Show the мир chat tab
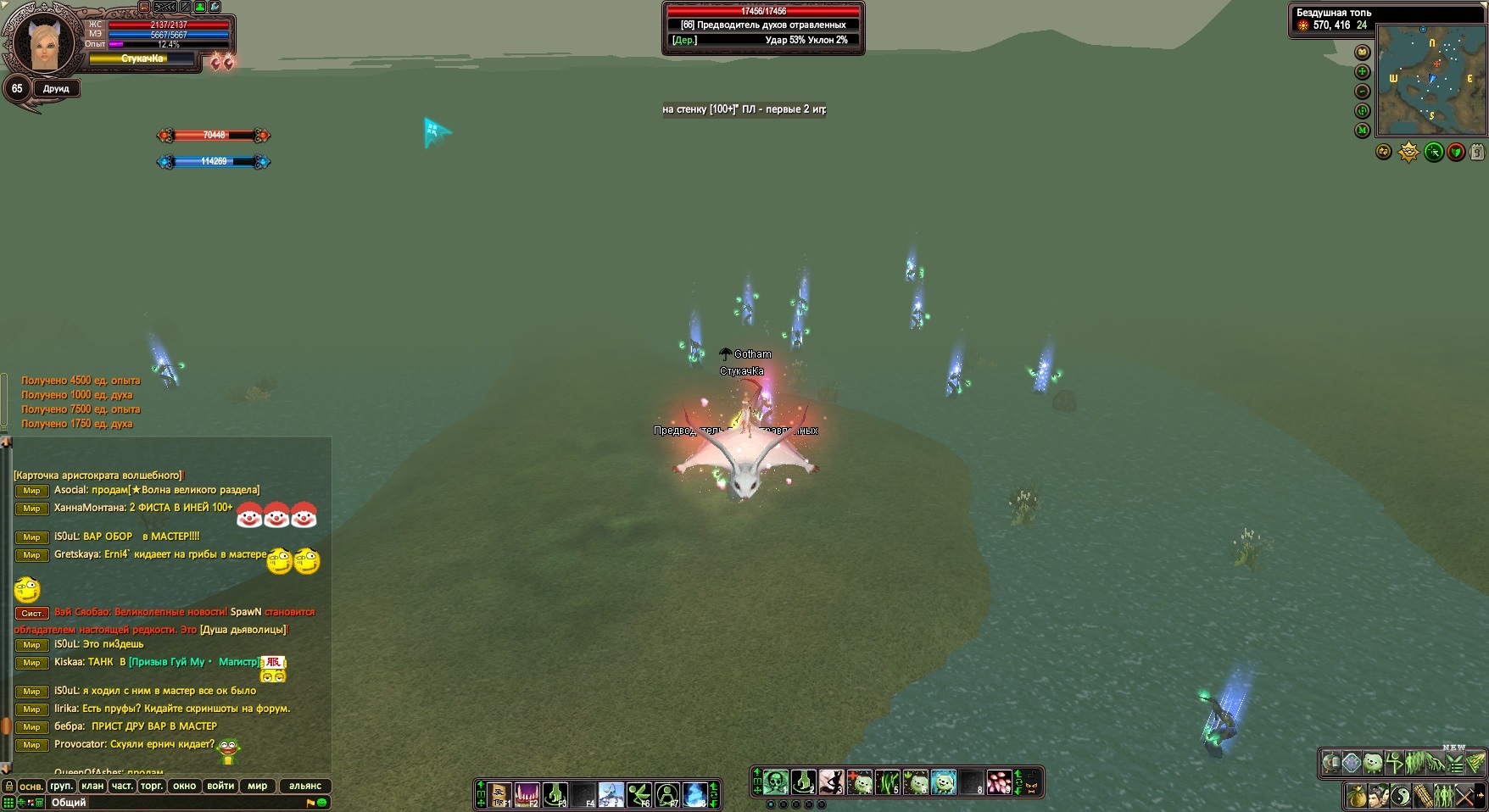This screenshot has height=812, width=1489. [258, 786]
